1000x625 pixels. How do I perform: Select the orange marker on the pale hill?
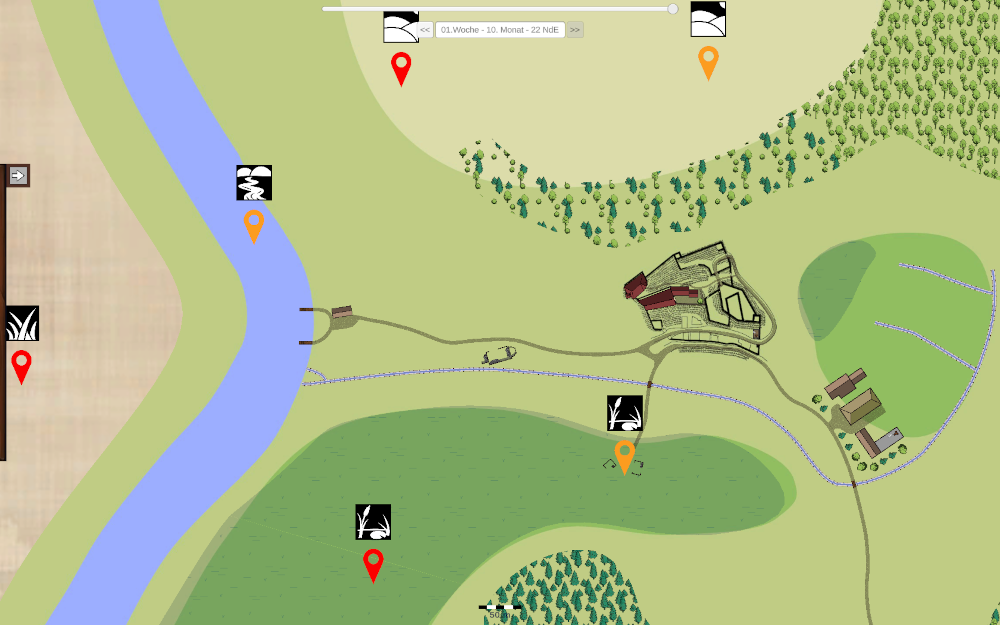(x=708, y=61)
